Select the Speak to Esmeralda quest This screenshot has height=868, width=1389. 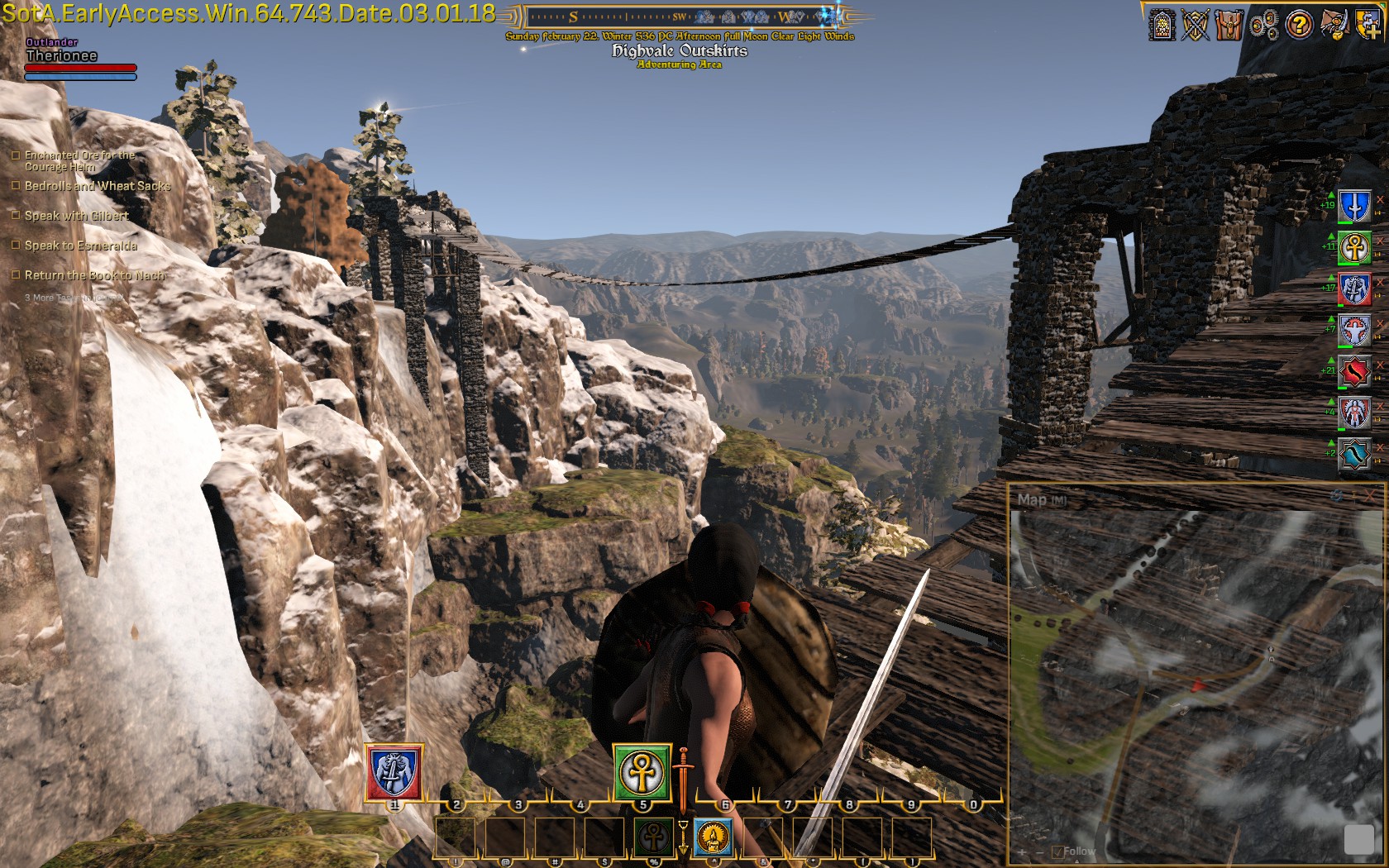[x=80, y=246]
